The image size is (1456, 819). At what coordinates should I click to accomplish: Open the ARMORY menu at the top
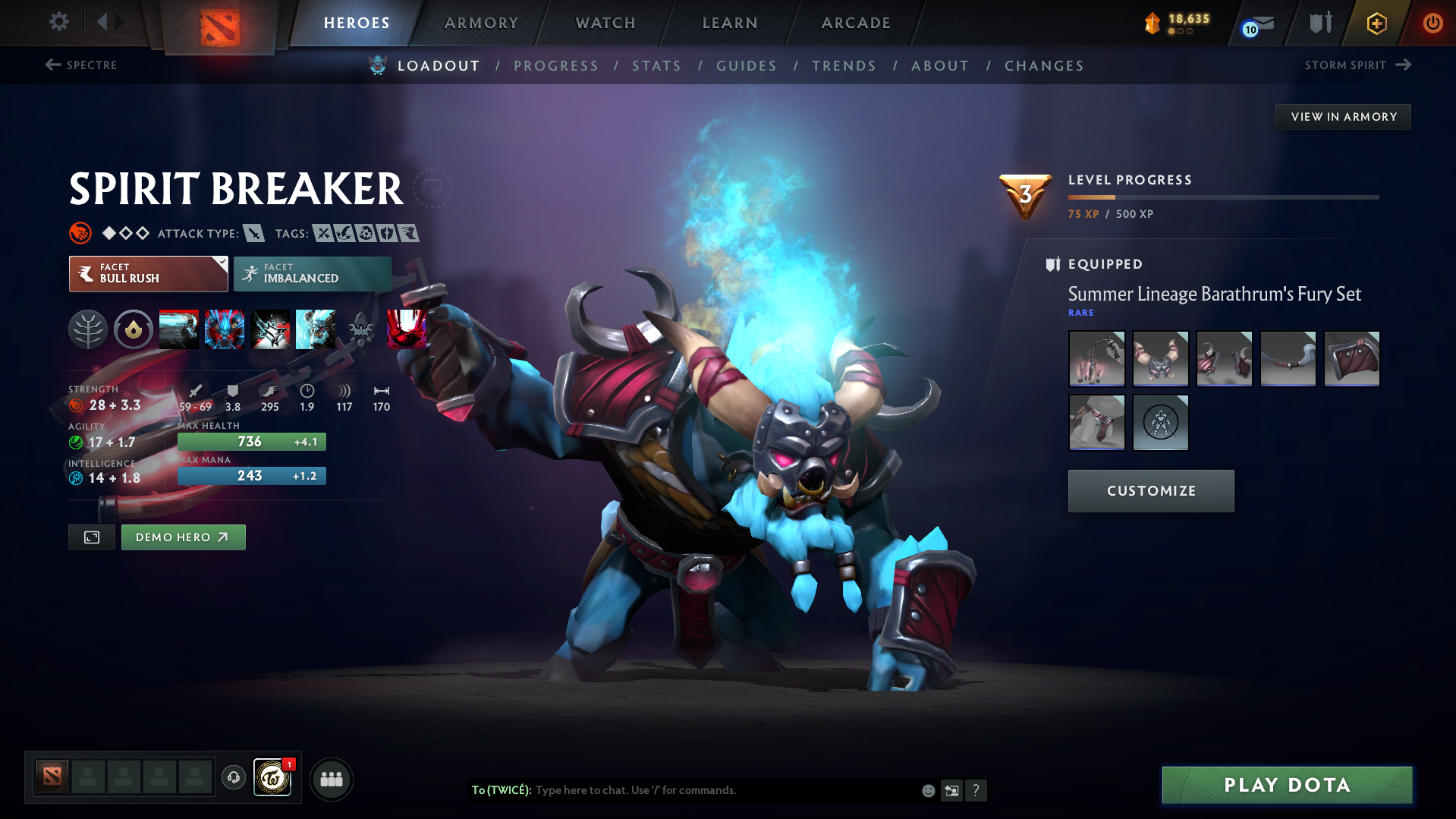tap(481, 23)
